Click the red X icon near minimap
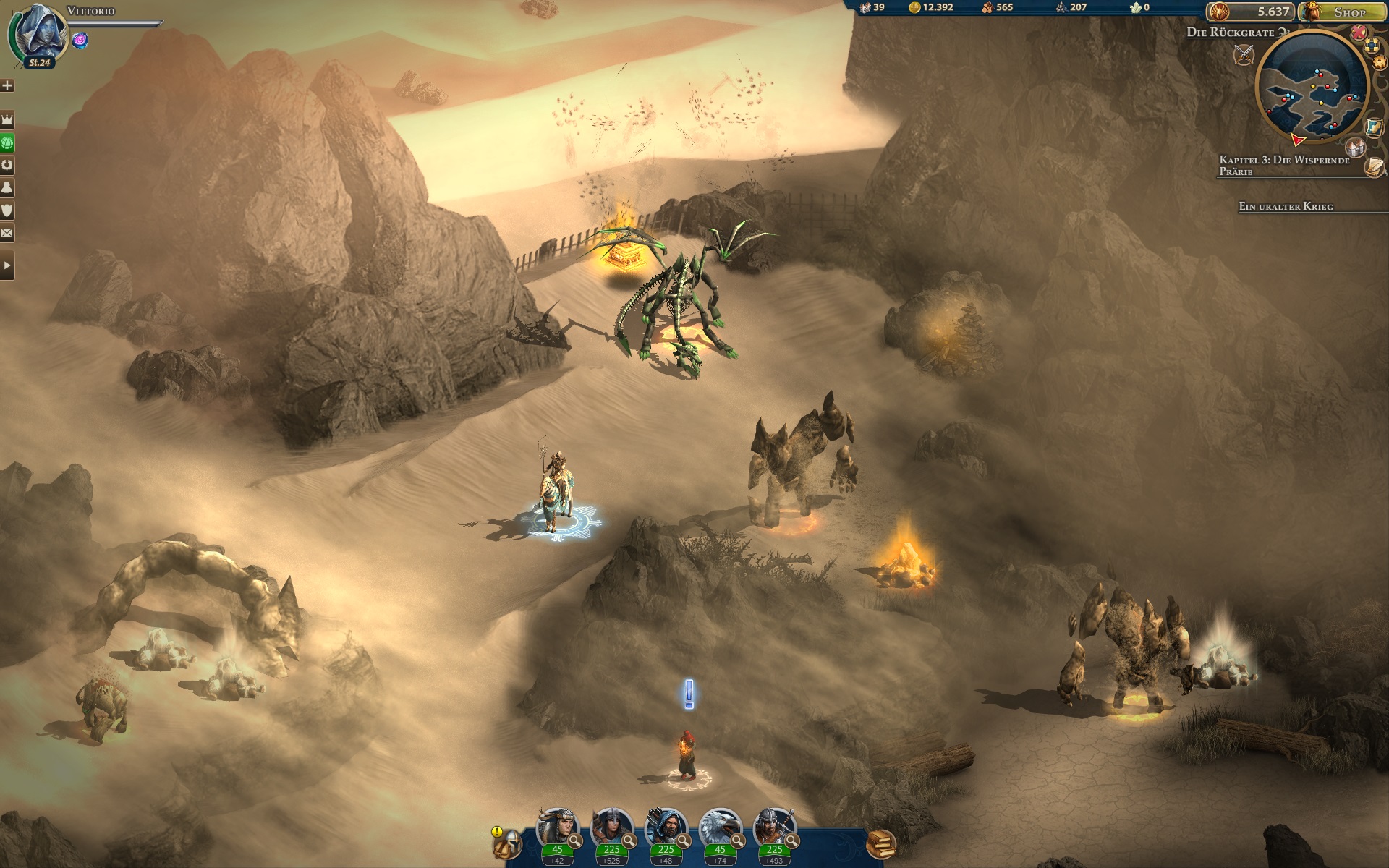Image resolution: width=1389 pixels, height=868 pixels. click(1359, 33)
